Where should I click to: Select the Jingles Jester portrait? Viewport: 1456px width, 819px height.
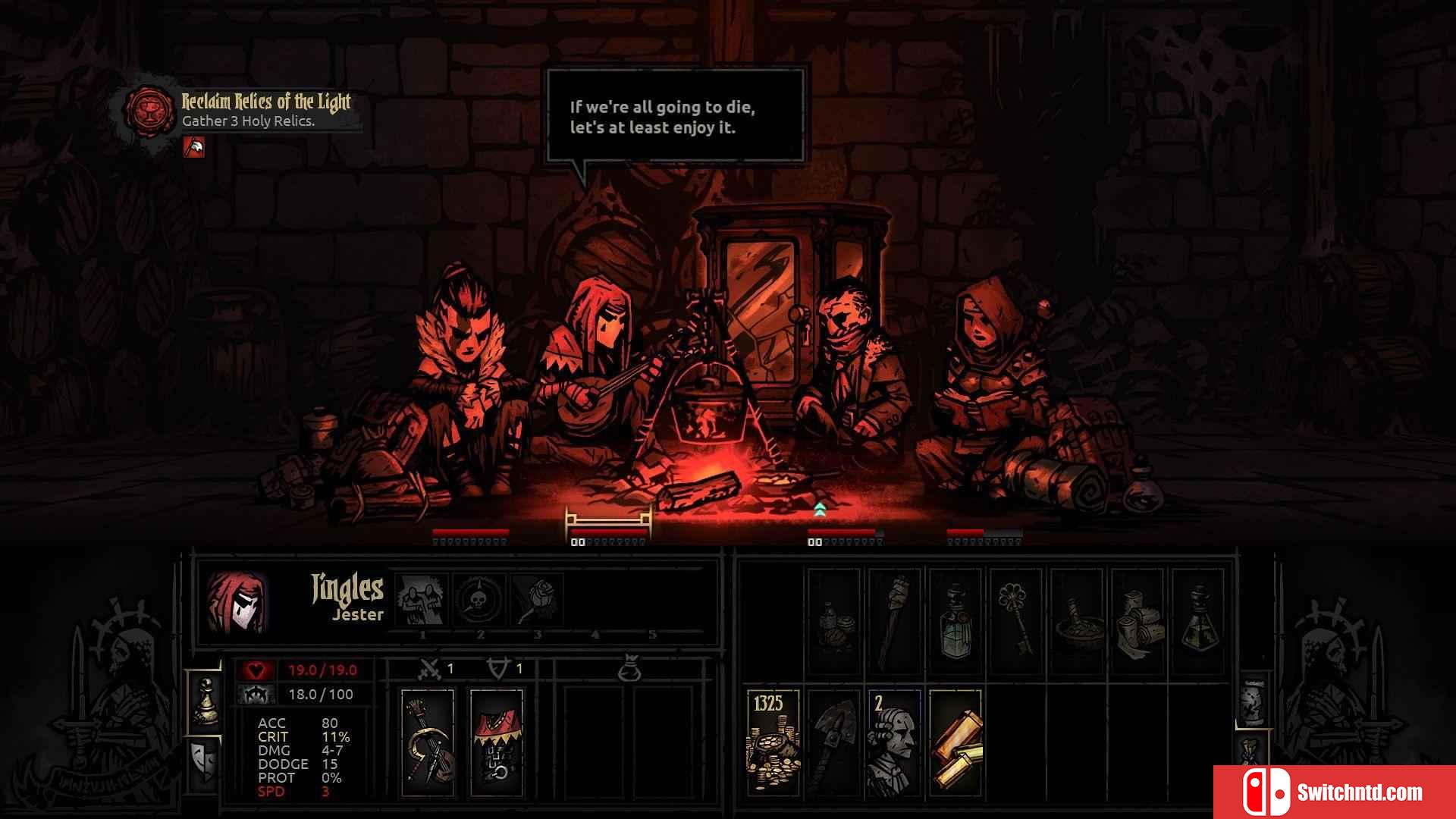point(237,601)
